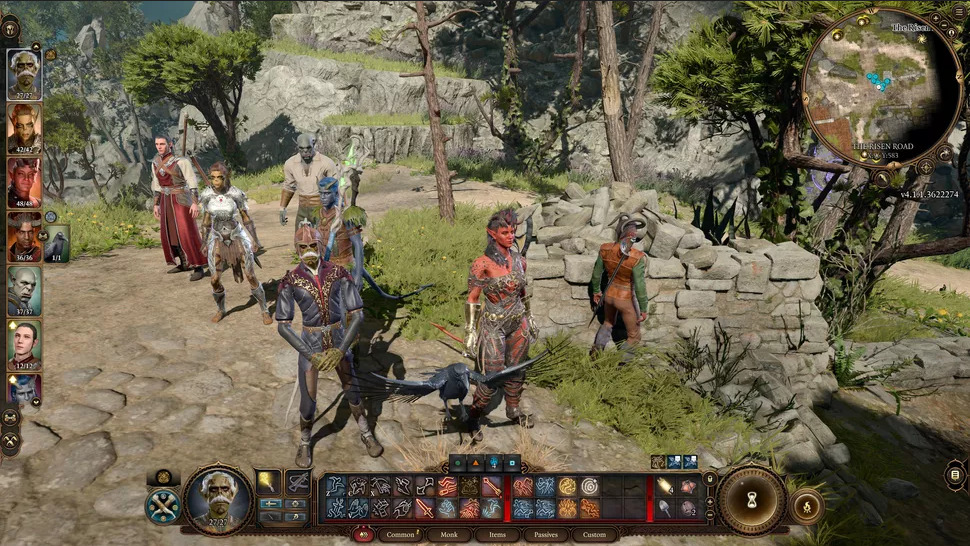
Task: Select the grey half-orc portrait with 37/37
Action: pyautogui.click(x=25, y=289)
